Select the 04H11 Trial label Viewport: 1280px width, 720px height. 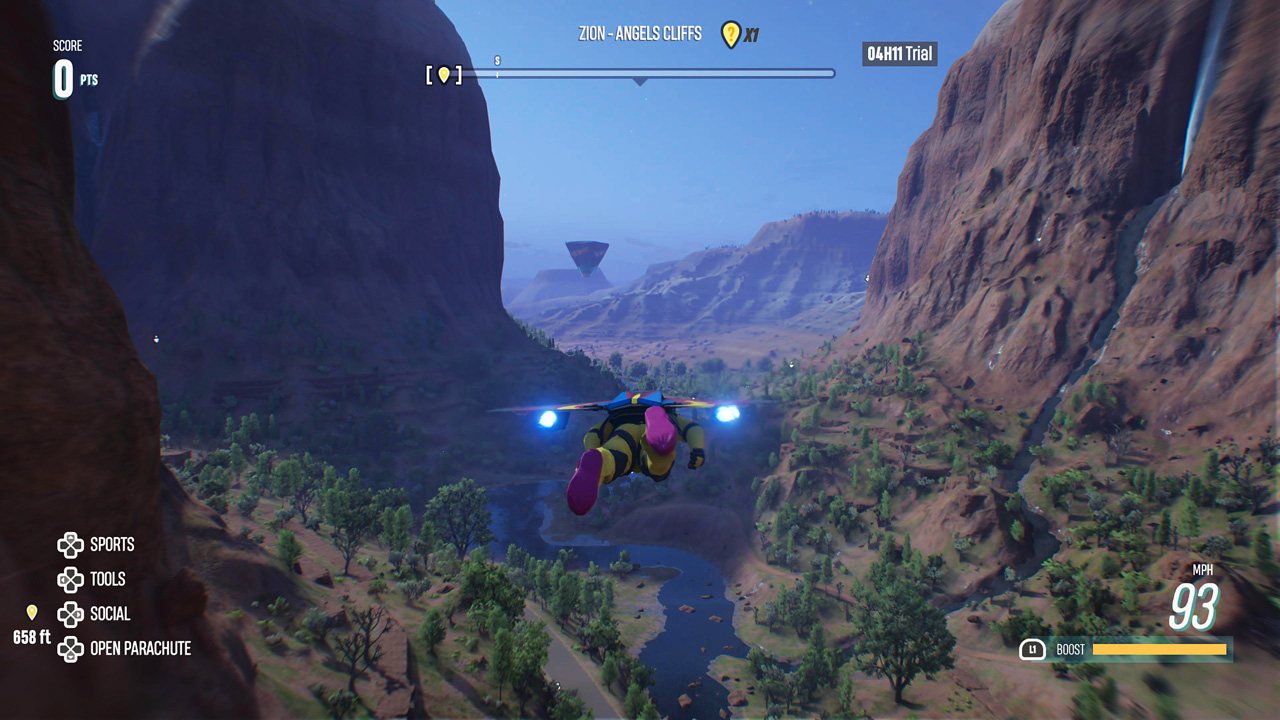897,54
